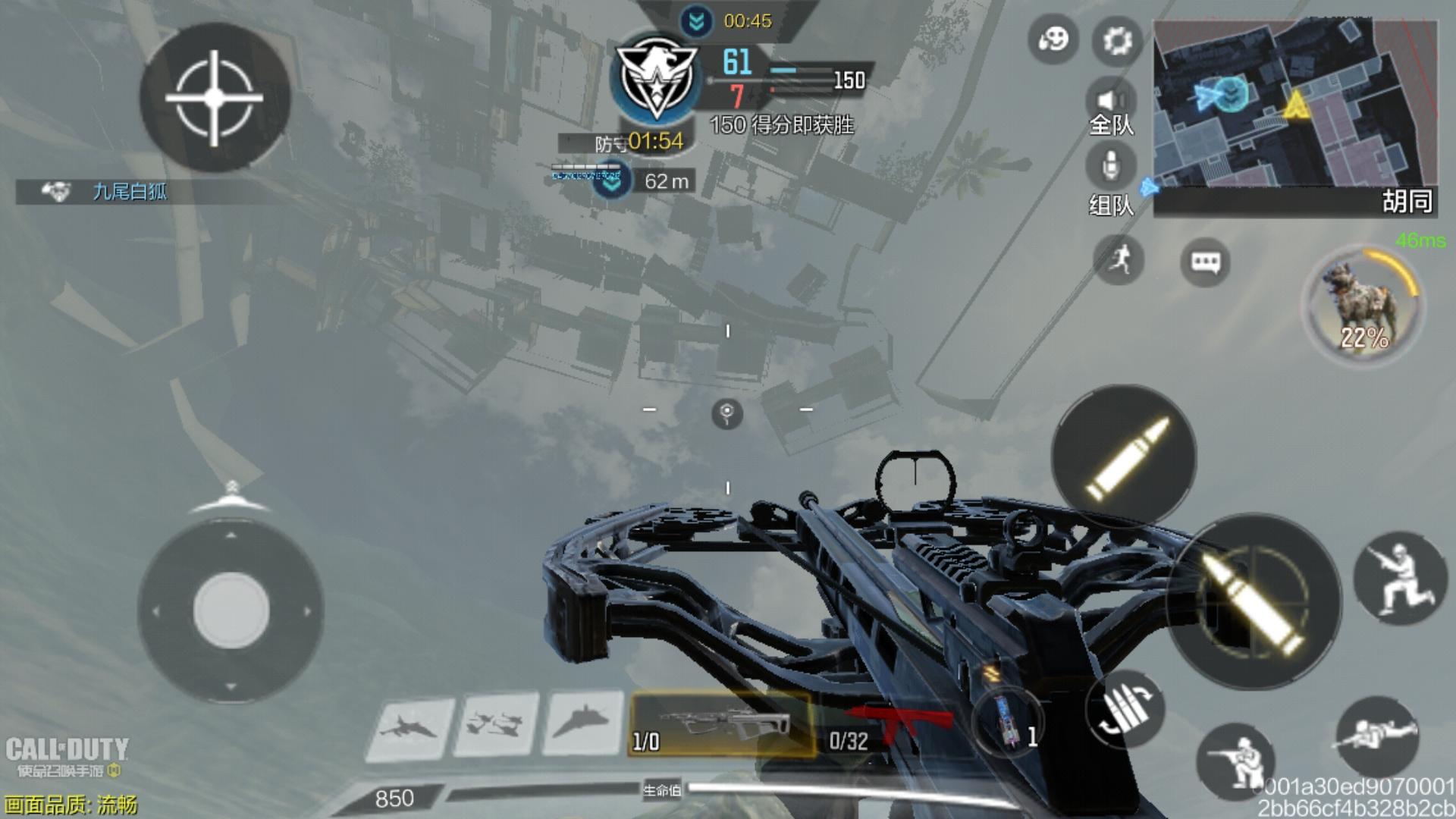Tap the movement joystick thumb
Image resolution: width=1456 pixels, height=819 pixels.
coord(231,610)
